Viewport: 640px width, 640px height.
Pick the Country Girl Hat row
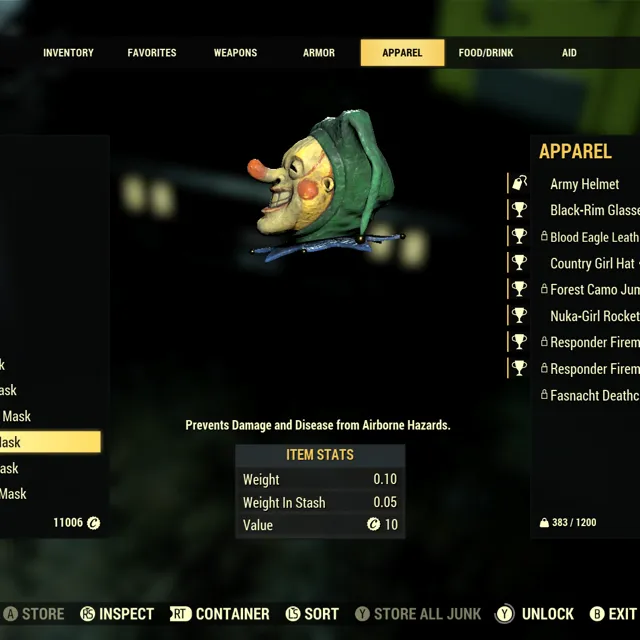pos(592,263)
